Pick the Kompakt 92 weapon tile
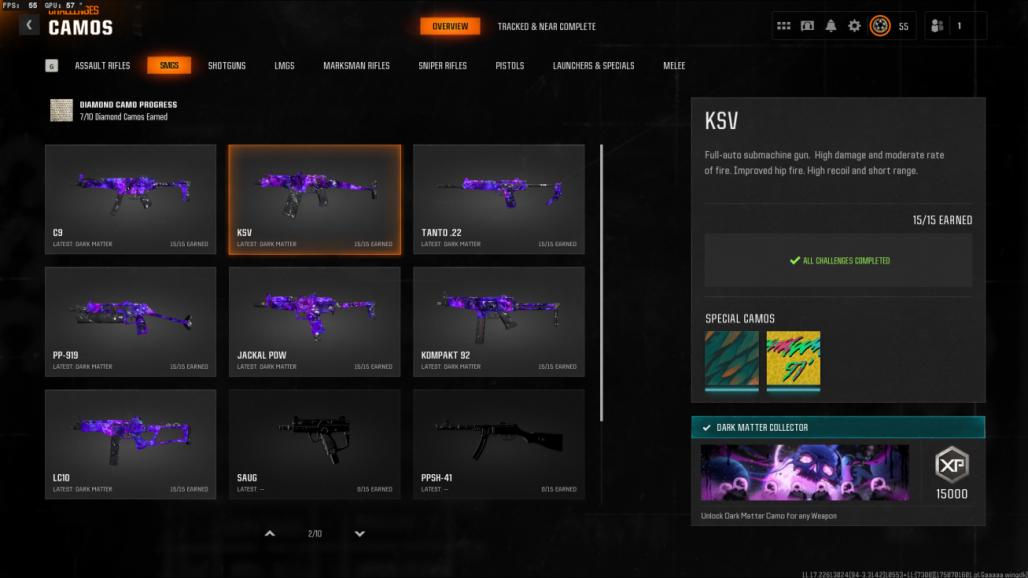Image resolution: width=1028 pixels, height=578 pixels. coord(499,321)
